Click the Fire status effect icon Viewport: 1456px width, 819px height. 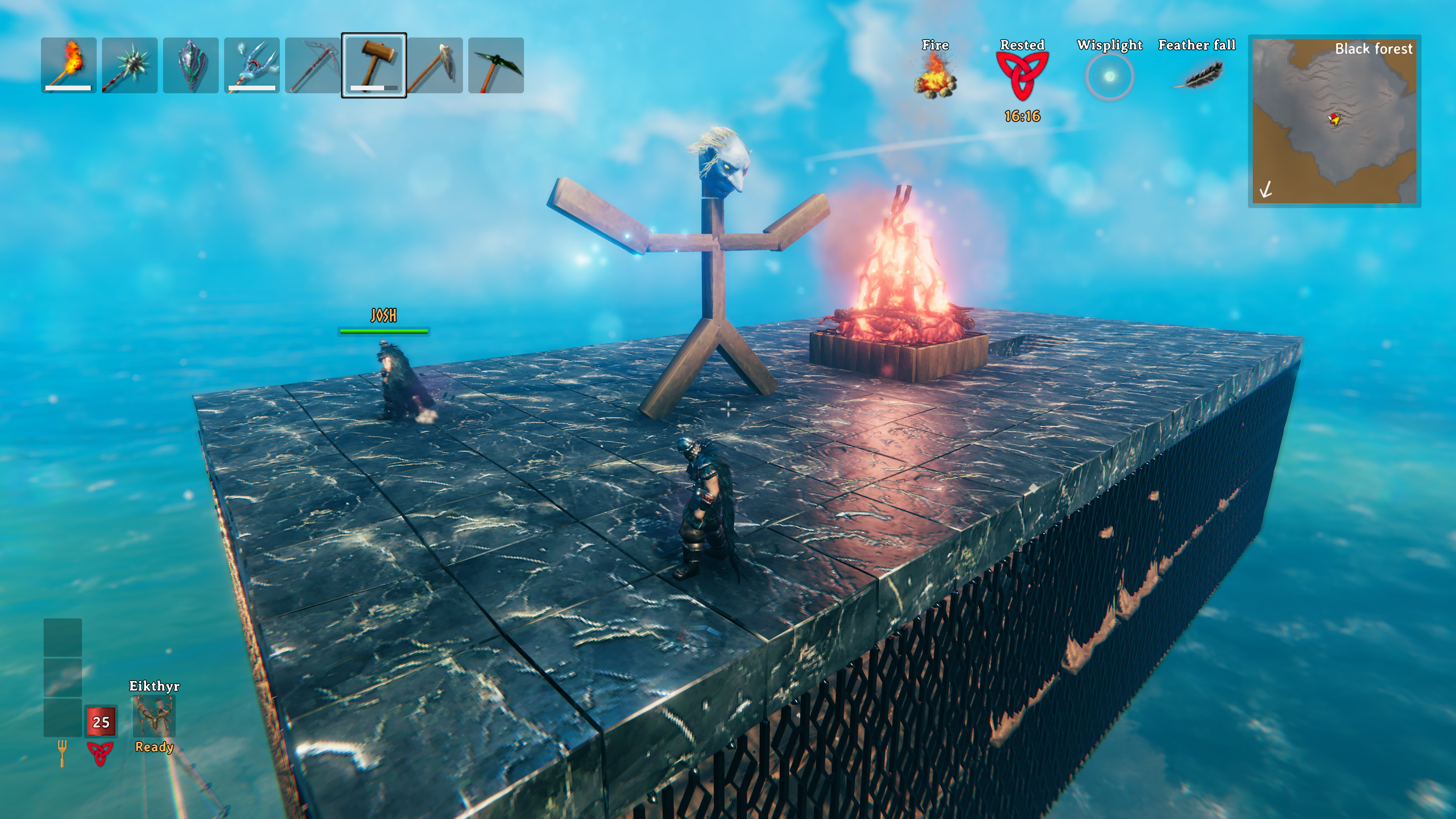935,77
